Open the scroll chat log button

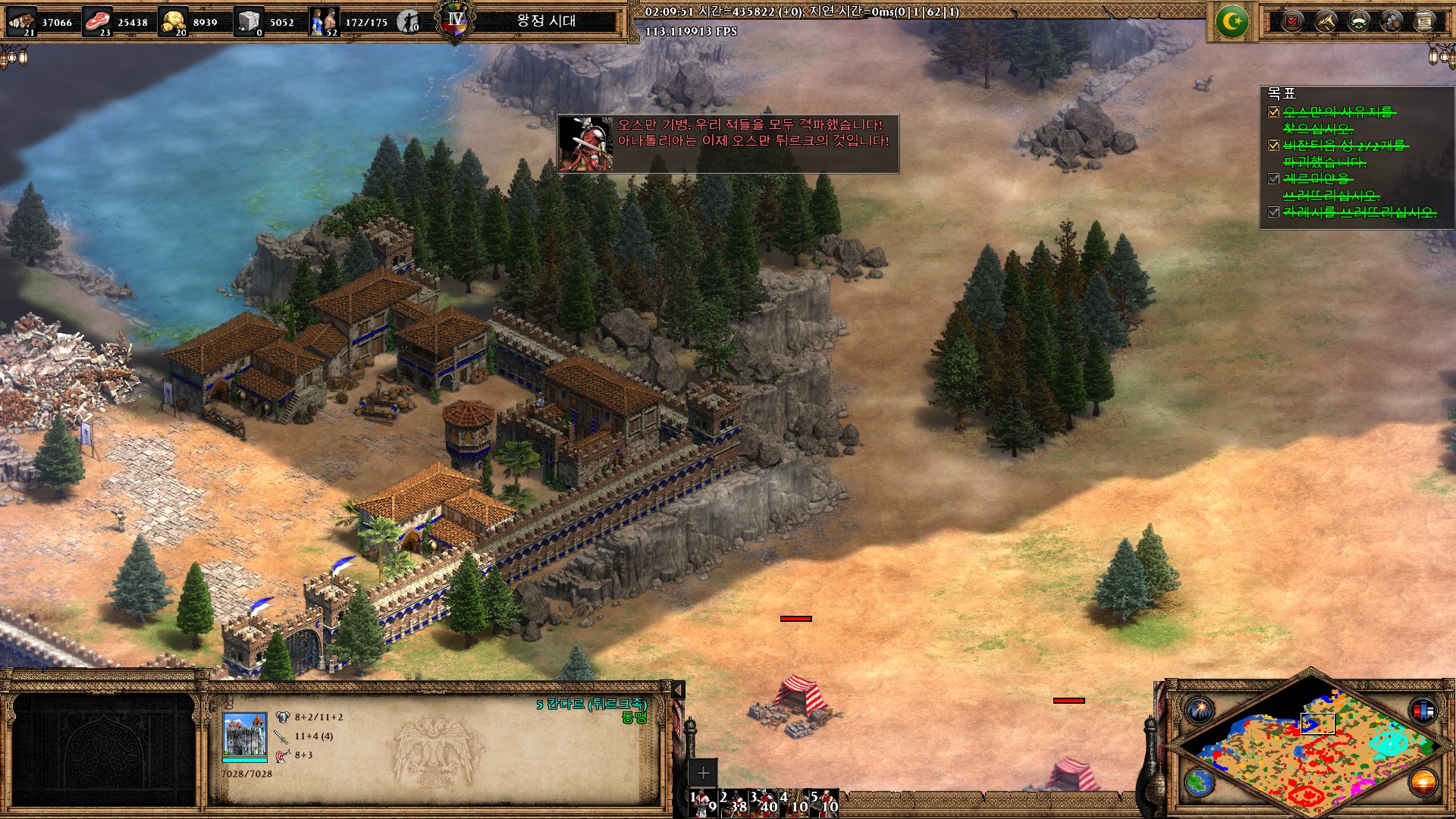pos(1424,21)
